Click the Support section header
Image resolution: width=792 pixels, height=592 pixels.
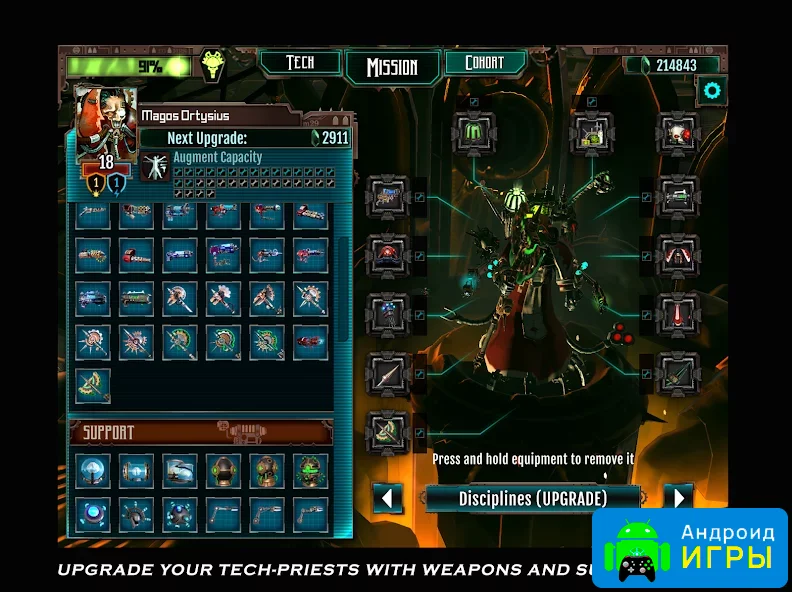click(x=201, y=433)
